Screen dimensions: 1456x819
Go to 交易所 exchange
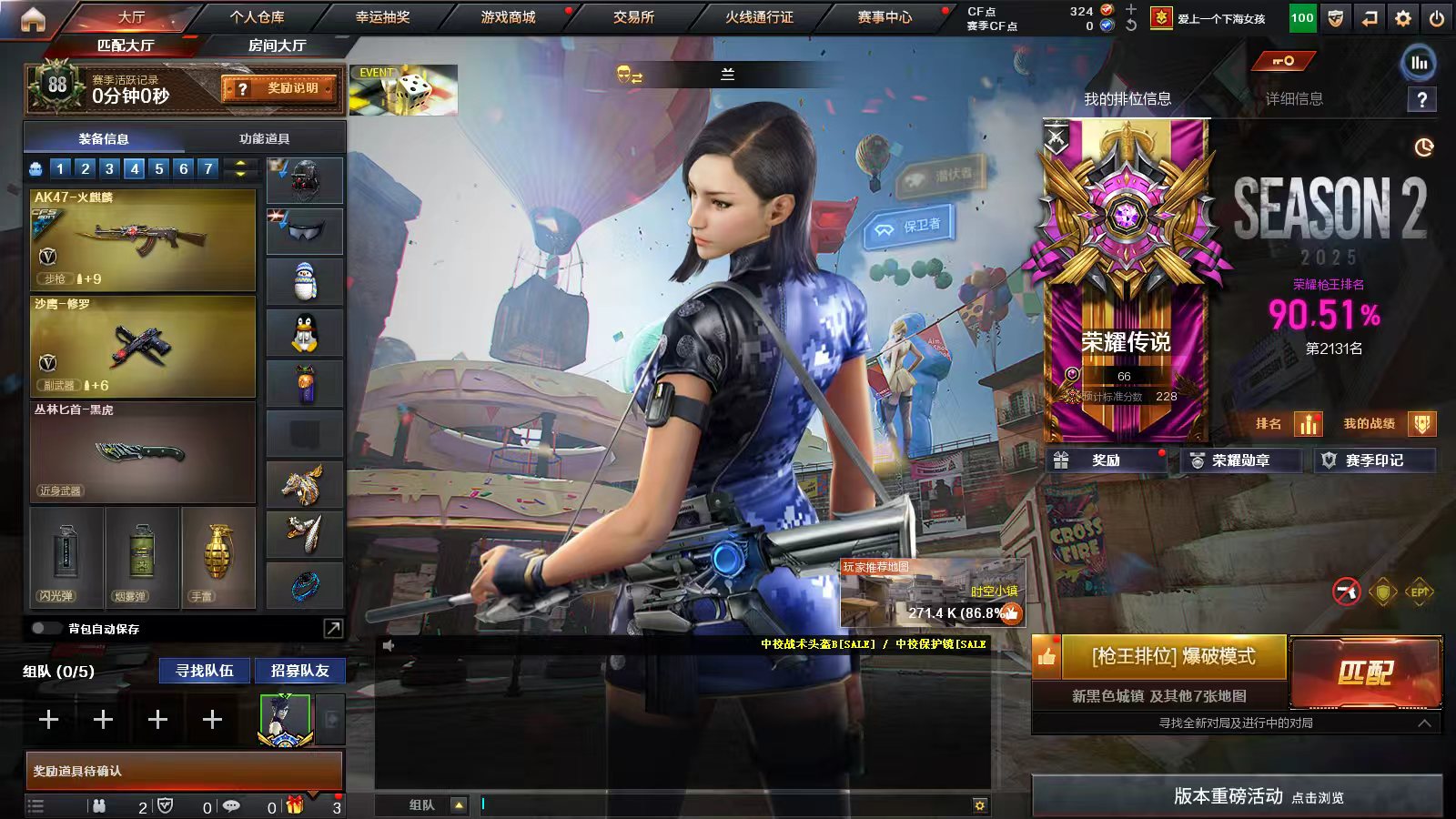click(633, 17)
